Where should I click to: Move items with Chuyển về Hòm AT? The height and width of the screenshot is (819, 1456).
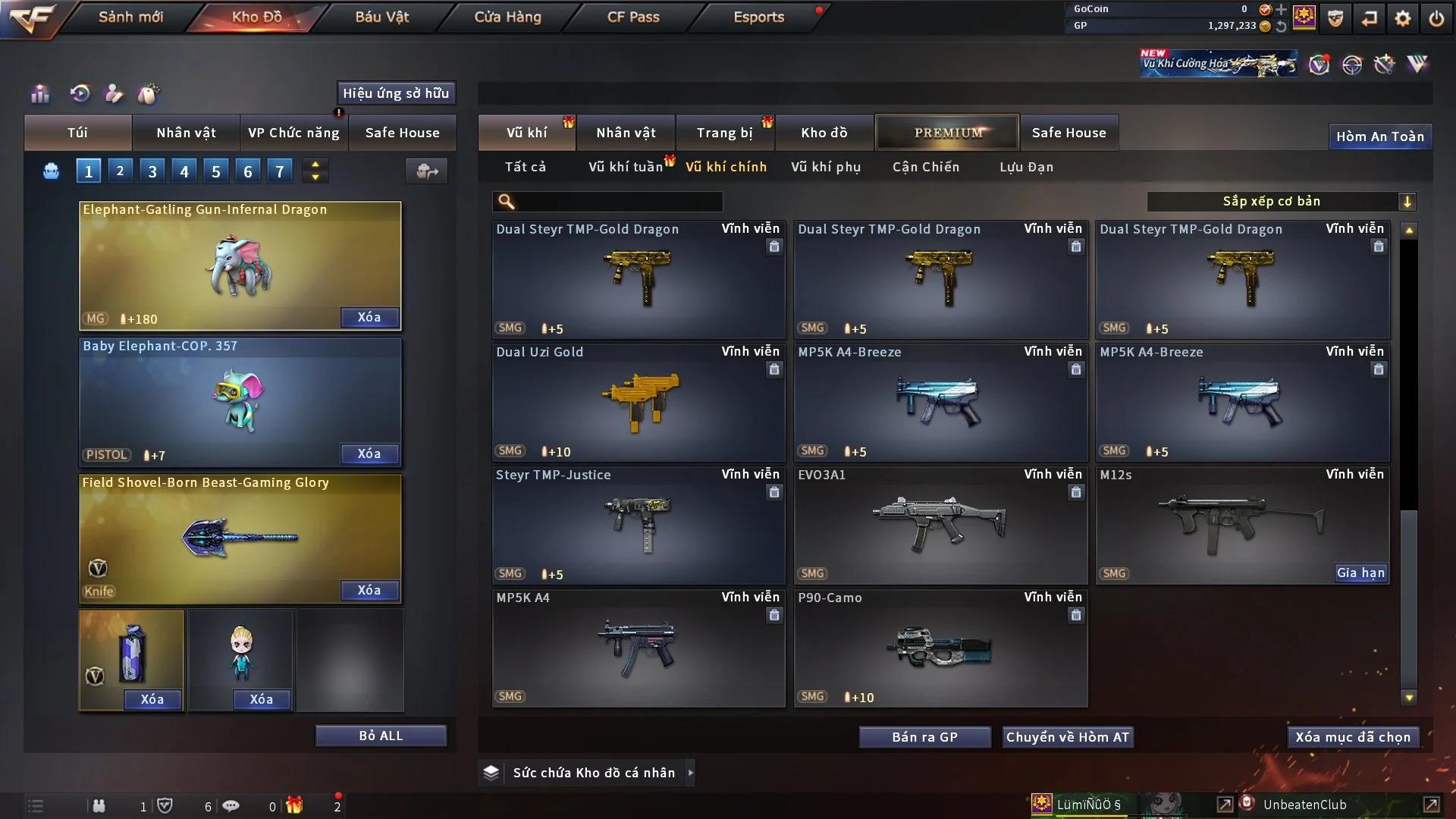[x=1067, y=737]
